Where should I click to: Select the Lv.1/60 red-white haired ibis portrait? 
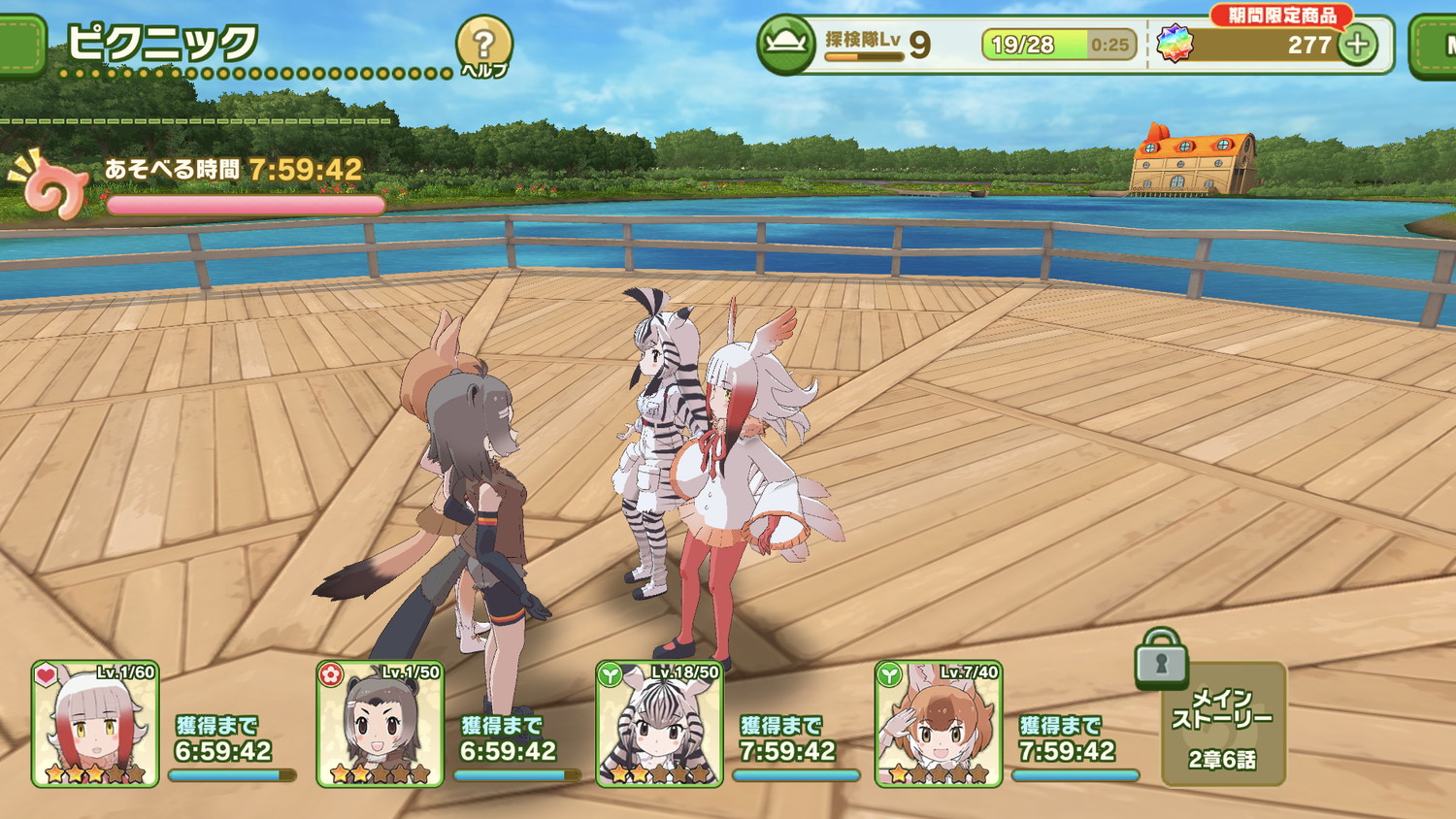tap(95, 724)
